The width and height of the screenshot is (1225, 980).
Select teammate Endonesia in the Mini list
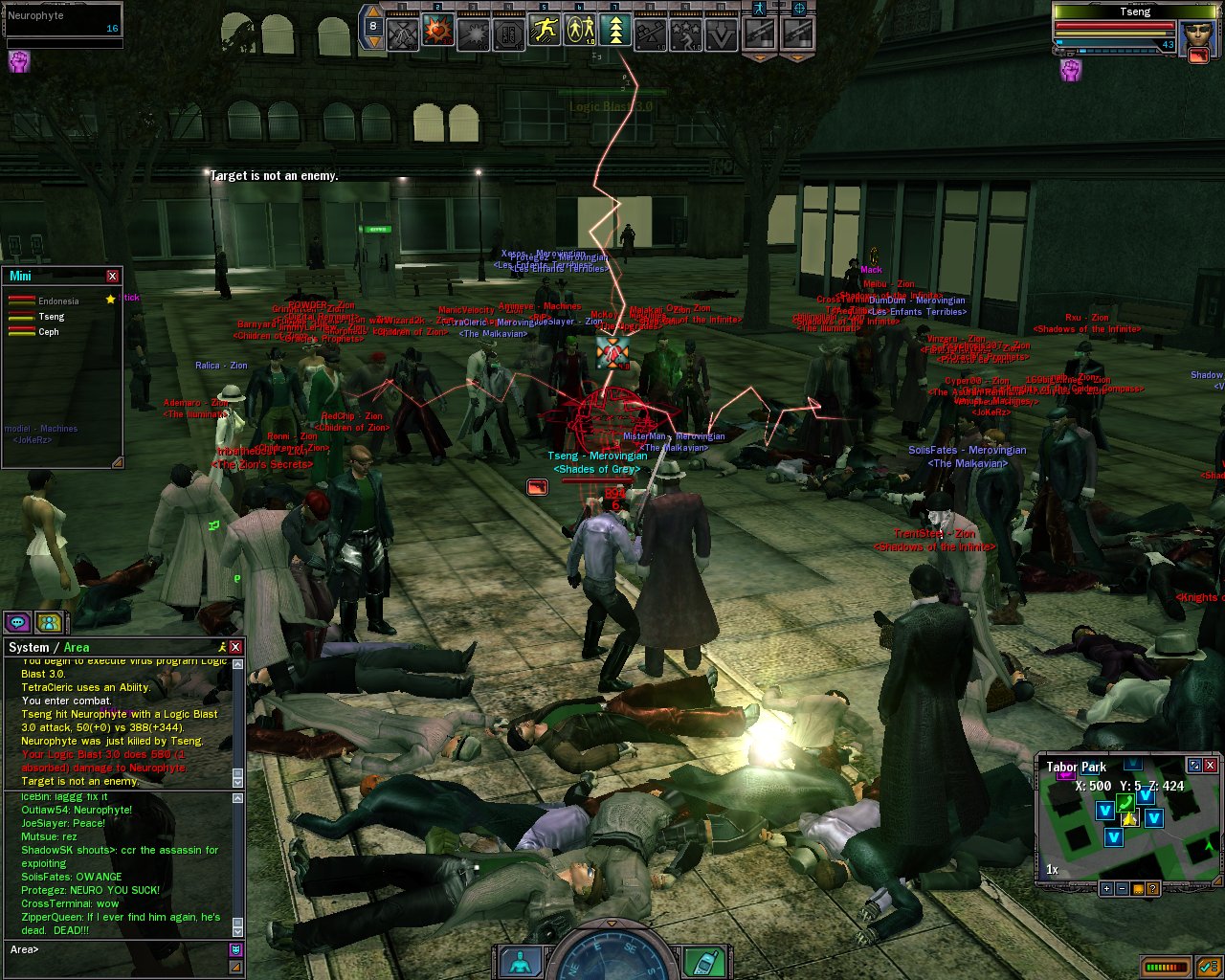[58, 301]
